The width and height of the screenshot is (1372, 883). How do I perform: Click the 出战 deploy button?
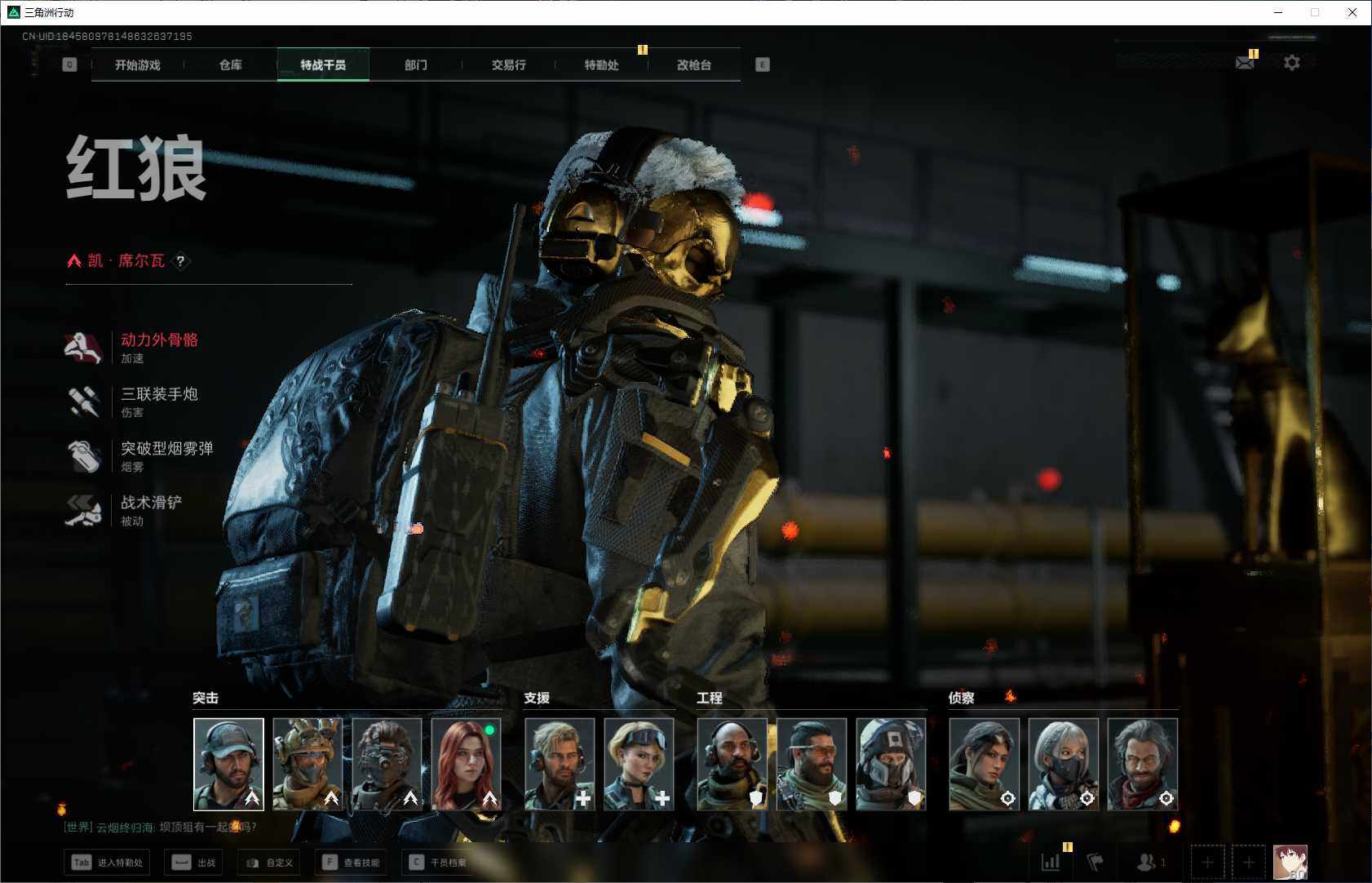[194, 863]
